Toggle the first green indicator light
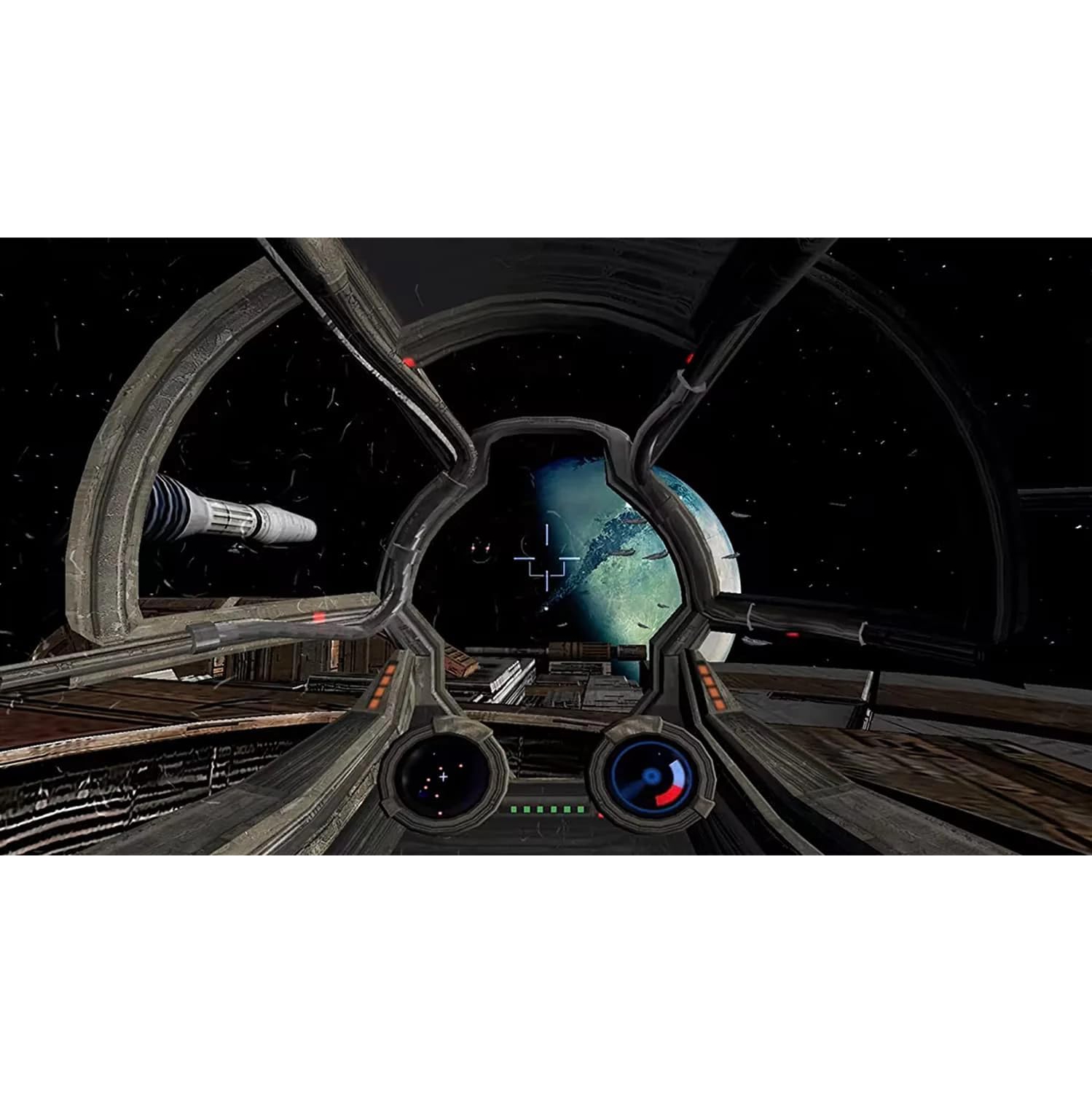This screenshot has width=1092, height=1093. pyautogui.click(x=514, y=809)
